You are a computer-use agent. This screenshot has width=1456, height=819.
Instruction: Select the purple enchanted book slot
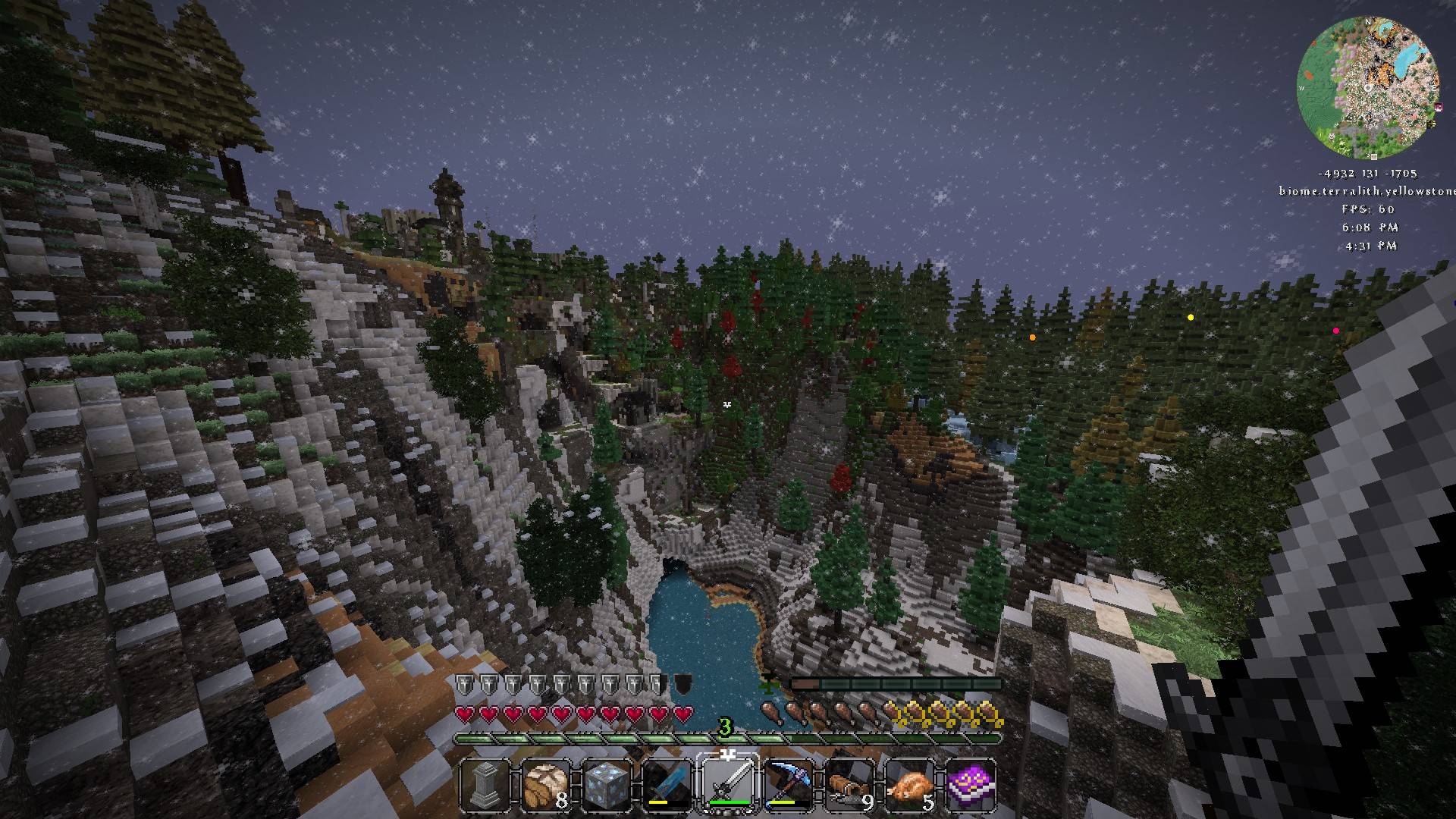pyautogui.click(x=971, y=784)
